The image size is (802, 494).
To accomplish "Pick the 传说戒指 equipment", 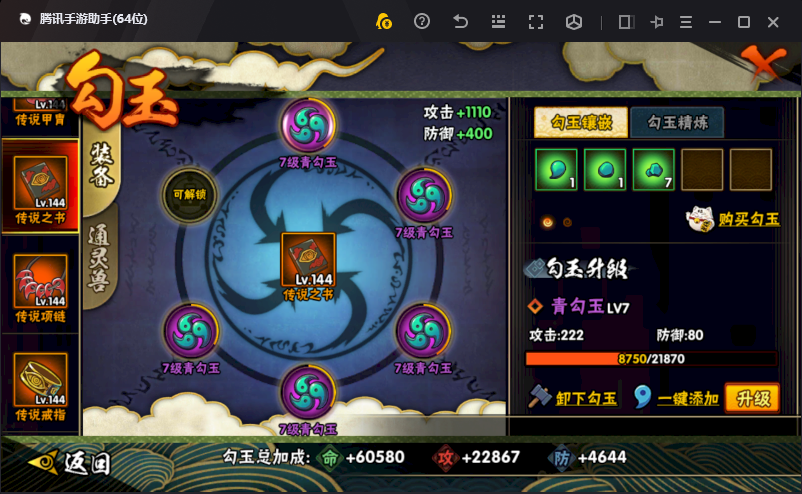I will 40,384.
